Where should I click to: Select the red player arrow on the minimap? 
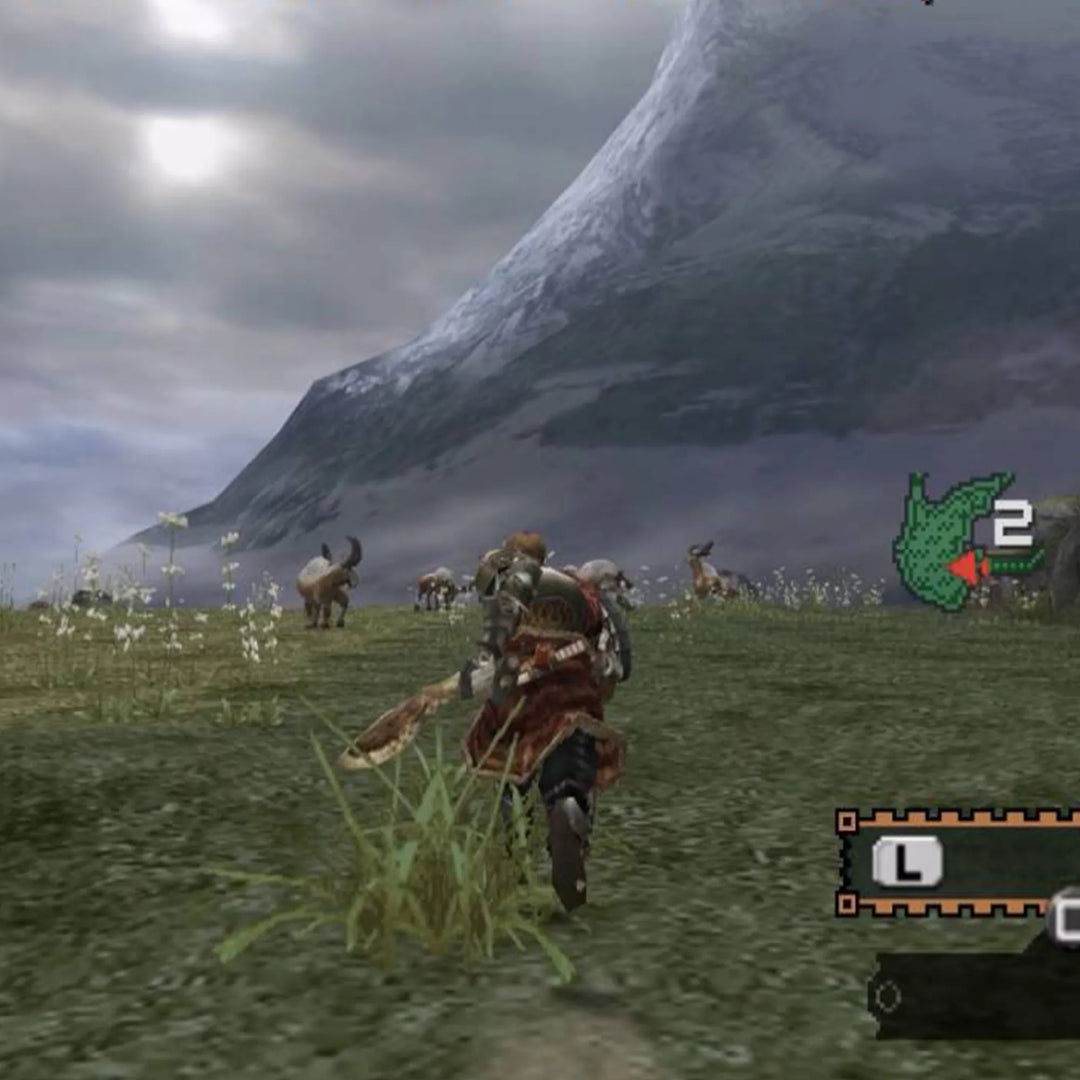point(965,568)
